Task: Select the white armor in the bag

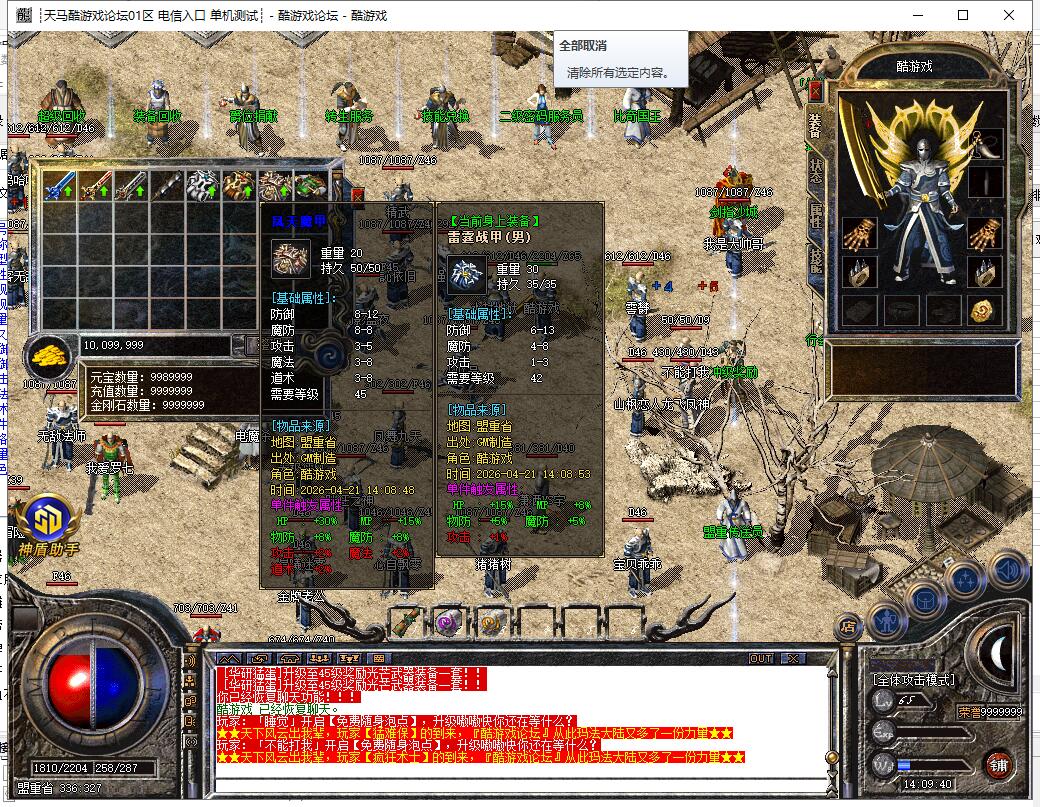Action: tap(203, 186)
